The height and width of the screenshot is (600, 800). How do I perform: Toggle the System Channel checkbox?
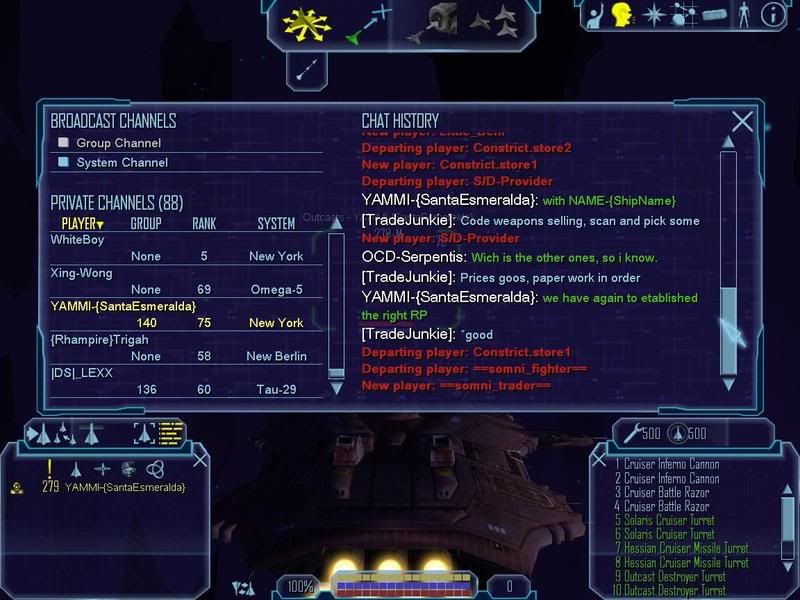63,162
